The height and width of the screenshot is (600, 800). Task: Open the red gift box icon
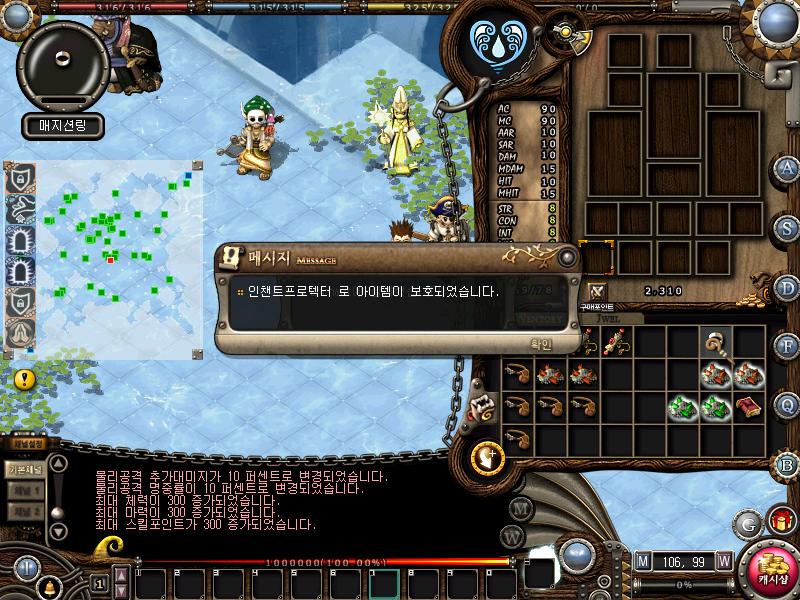pyautogui.click(x=779, y=521)
